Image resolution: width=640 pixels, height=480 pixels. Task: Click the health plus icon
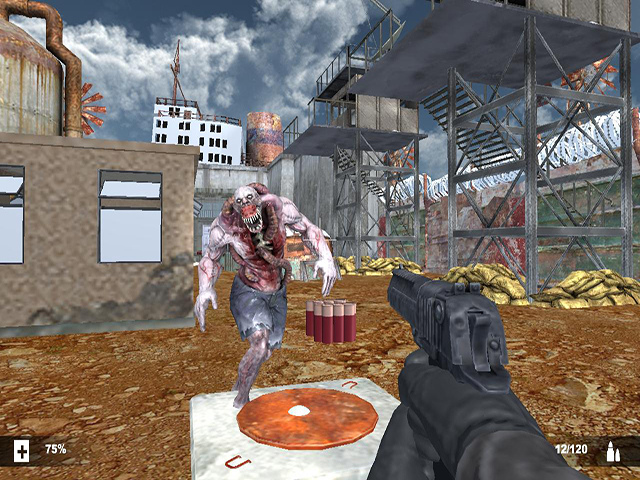click(x=22, y=451)
